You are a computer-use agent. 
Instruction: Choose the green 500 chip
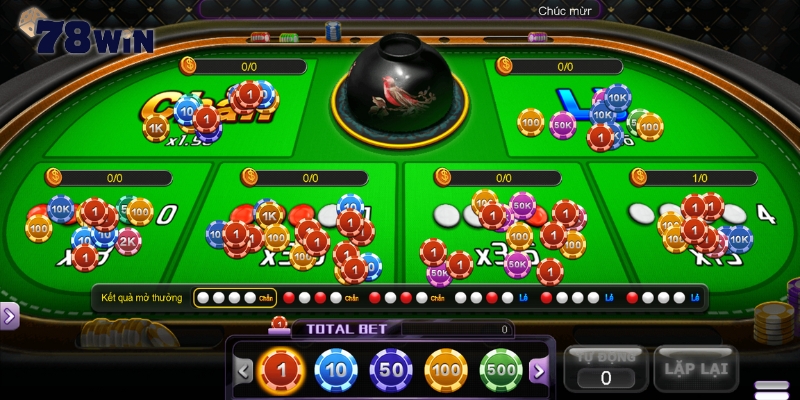501,370
